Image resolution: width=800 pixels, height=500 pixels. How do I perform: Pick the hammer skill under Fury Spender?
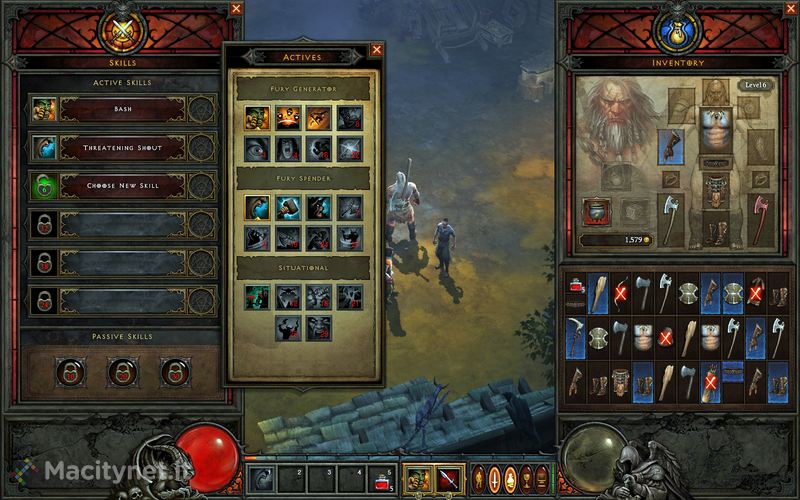287,207
